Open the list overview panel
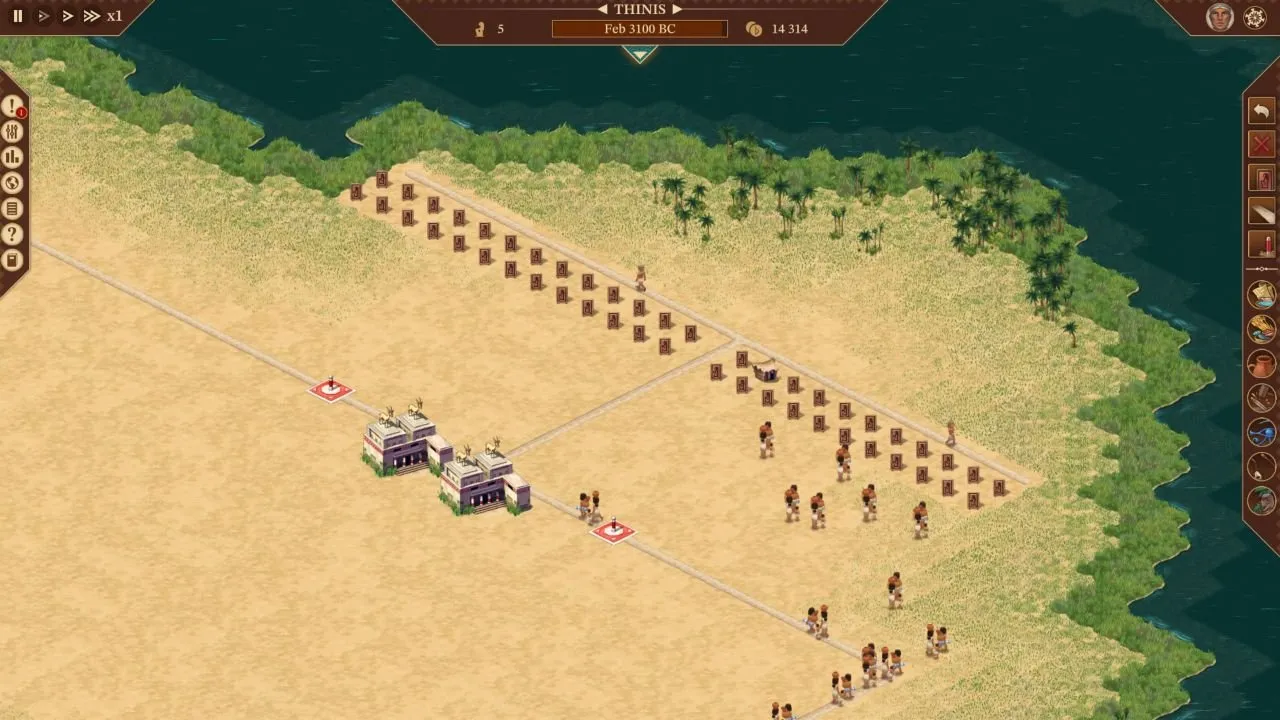The width and height of the screenshot is (1280, 720). pyautogui.click(x=13, y=210)
